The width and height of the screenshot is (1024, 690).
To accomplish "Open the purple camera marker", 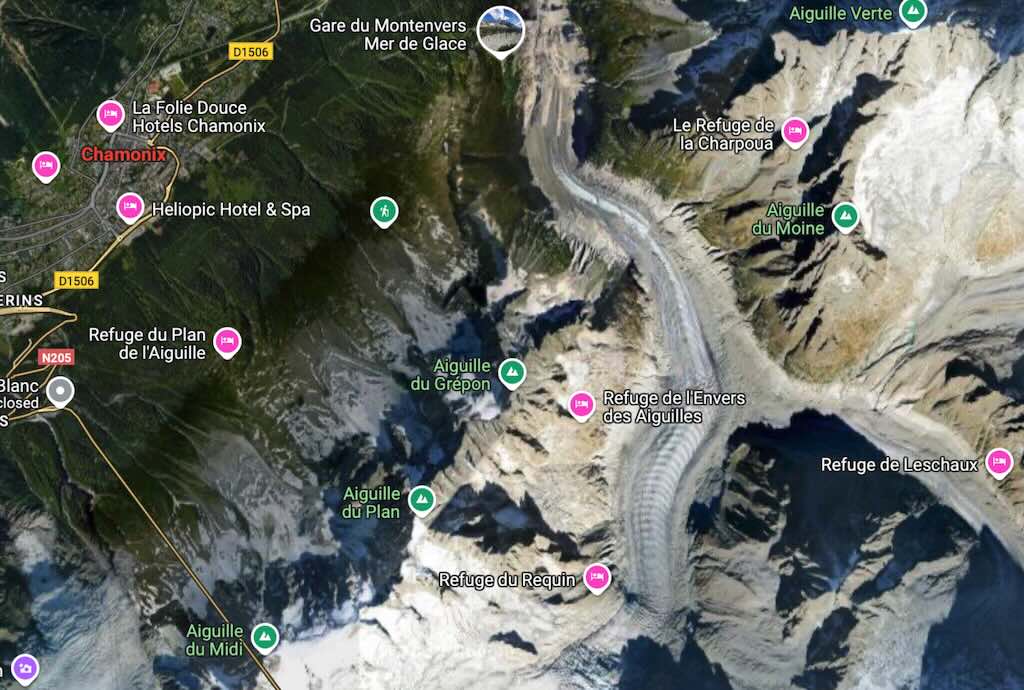I will tap(25, 667).
